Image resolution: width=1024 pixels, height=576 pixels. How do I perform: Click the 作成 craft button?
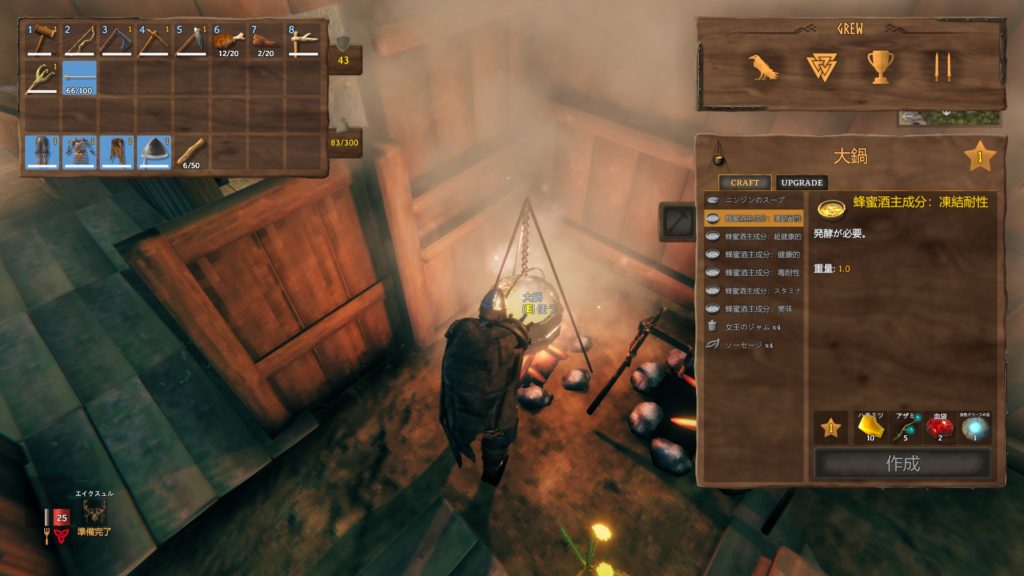click(x=902, y=463)
